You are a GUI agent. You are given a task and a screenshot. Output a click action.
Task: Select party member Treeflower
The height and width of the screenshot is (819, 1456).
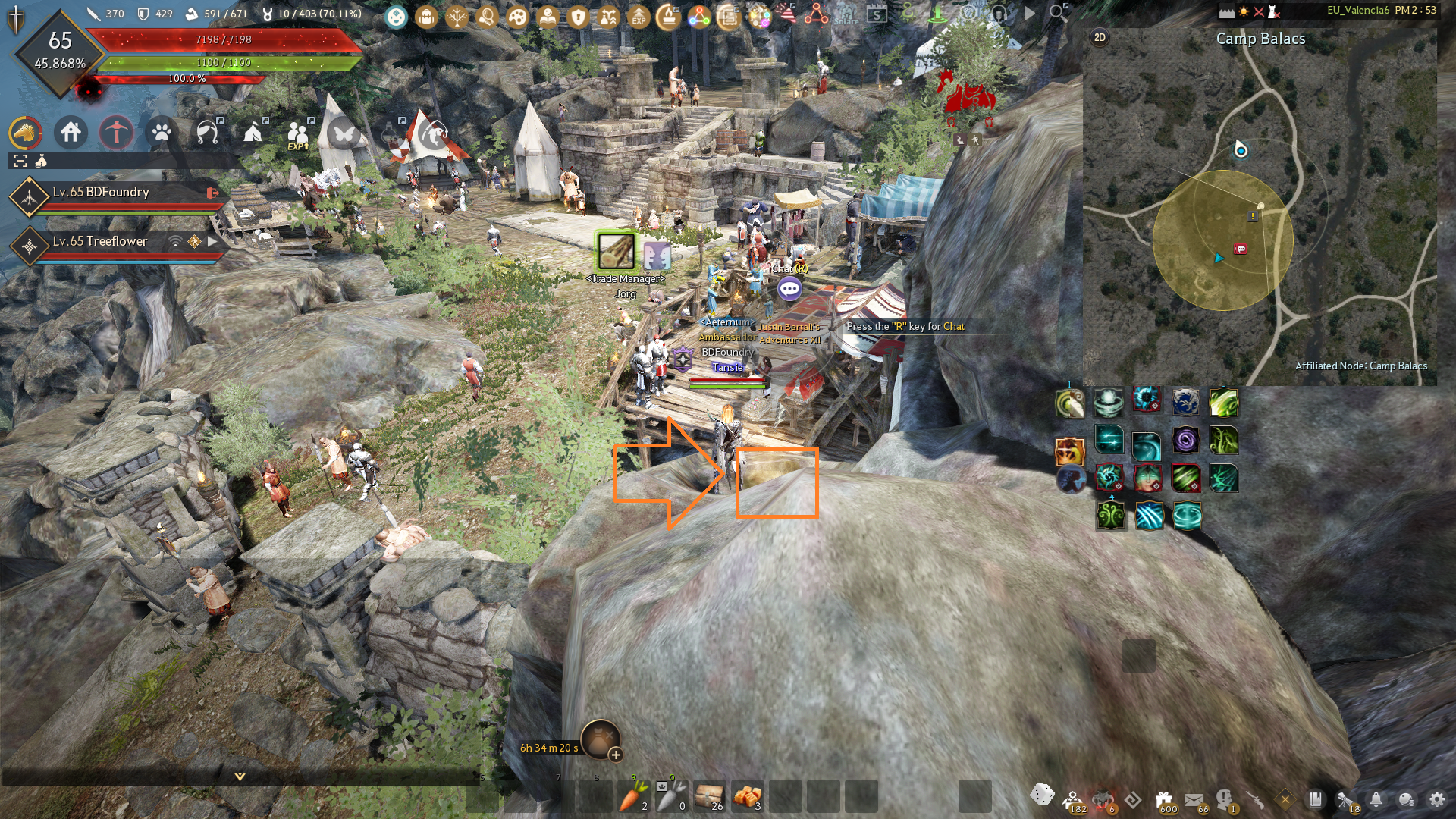pos(99,242)
